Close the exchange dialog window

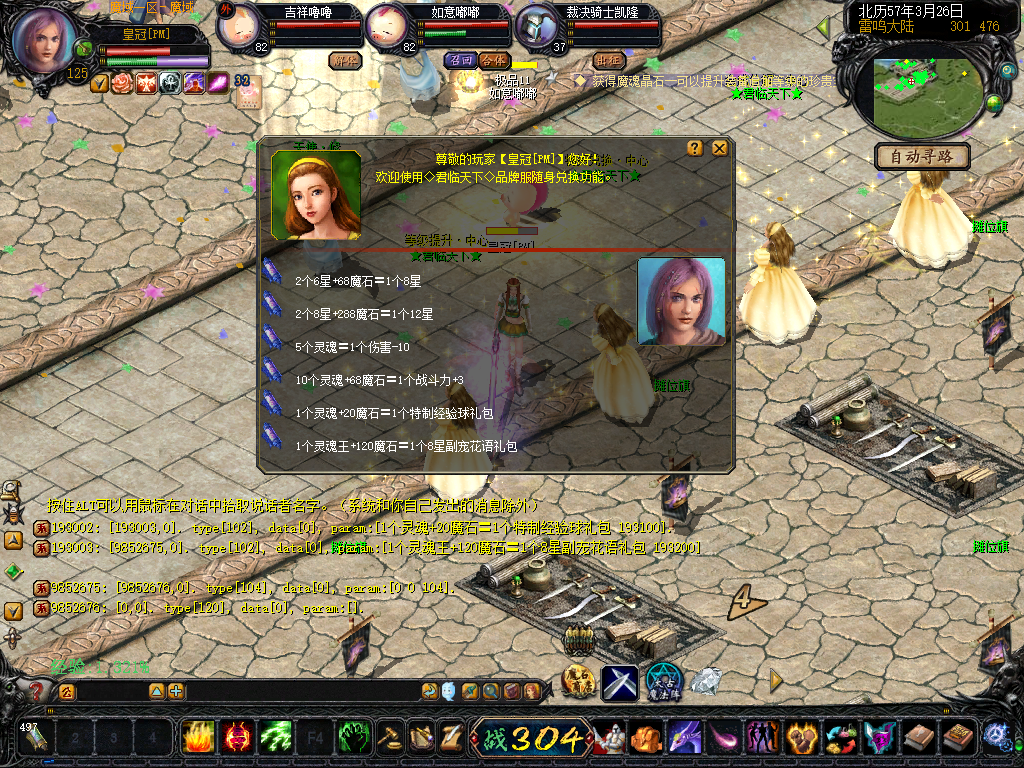click(x=719, y=148)
